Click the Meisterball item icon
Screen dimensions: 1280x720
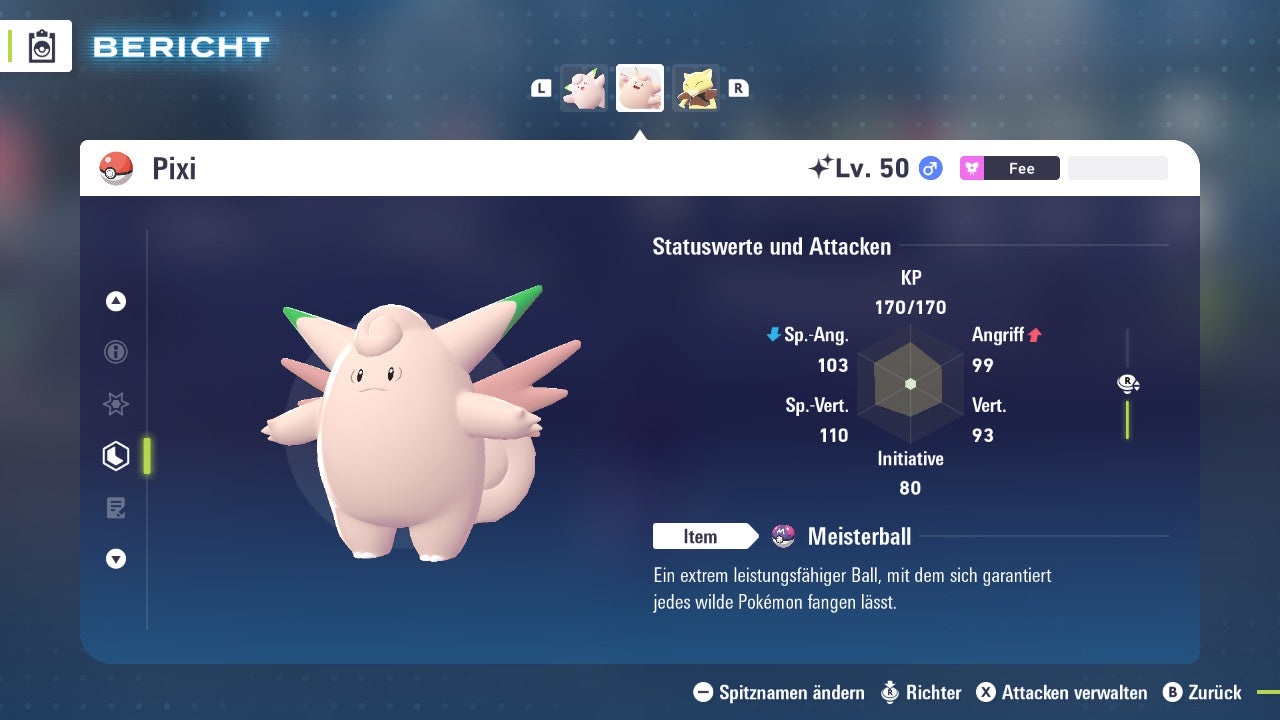783,537
